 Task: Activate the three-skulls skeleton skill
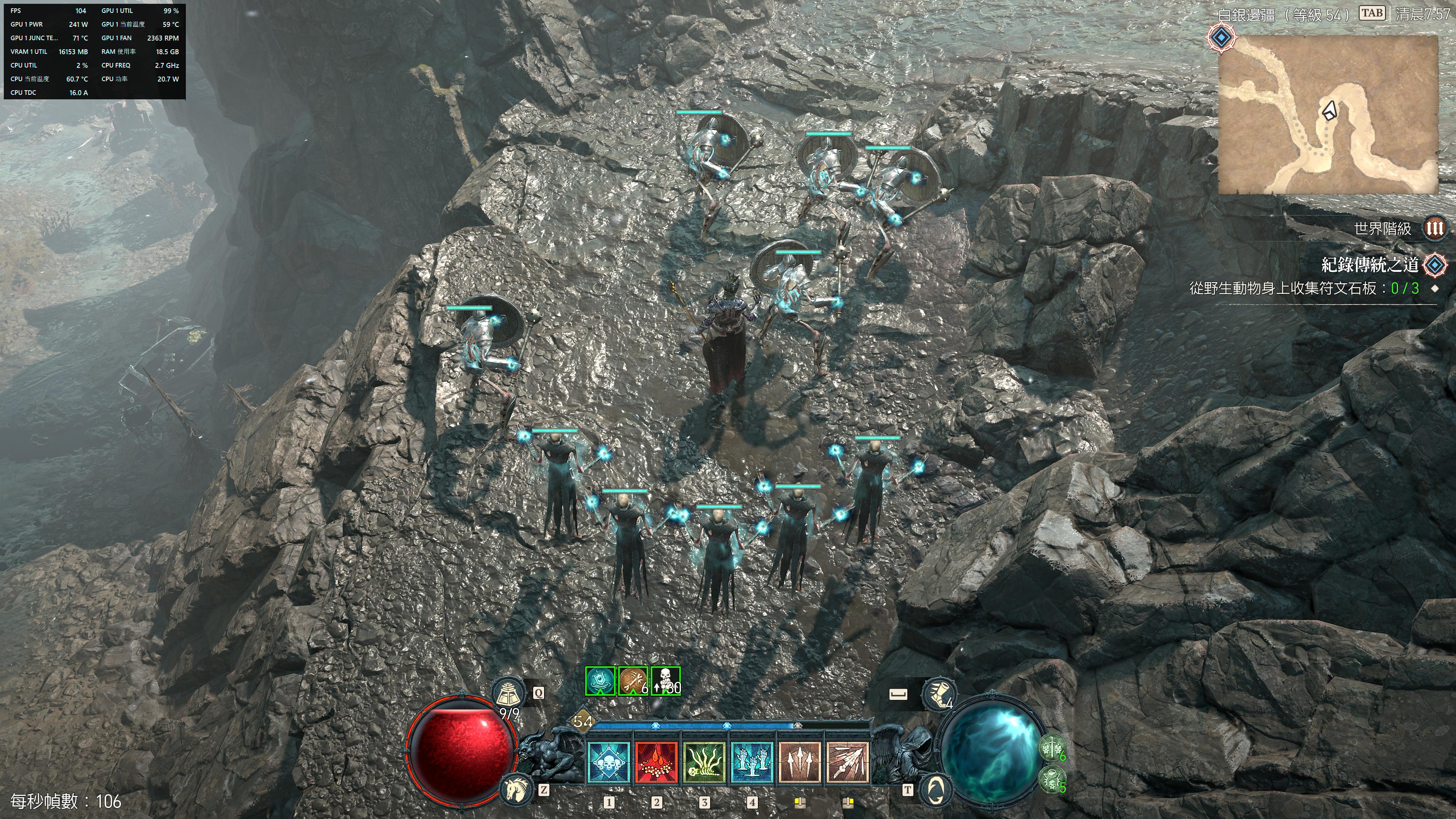pyautogui.click(x=609, y=762)
